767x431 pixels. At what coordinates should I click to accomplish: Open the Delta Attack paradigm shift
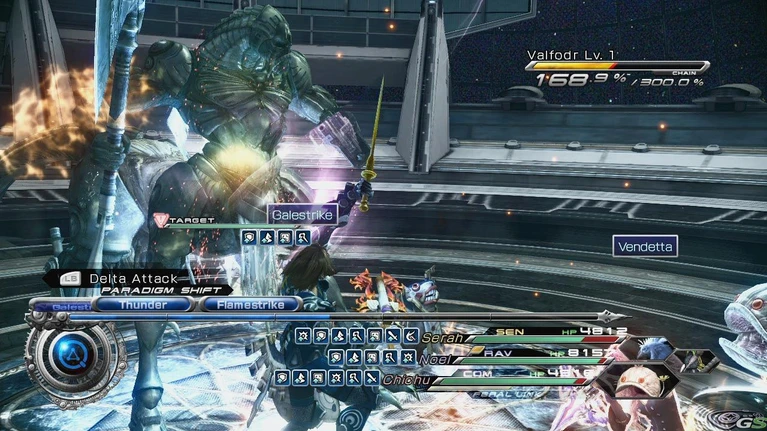pyautogui.click(x=132, y=279)
